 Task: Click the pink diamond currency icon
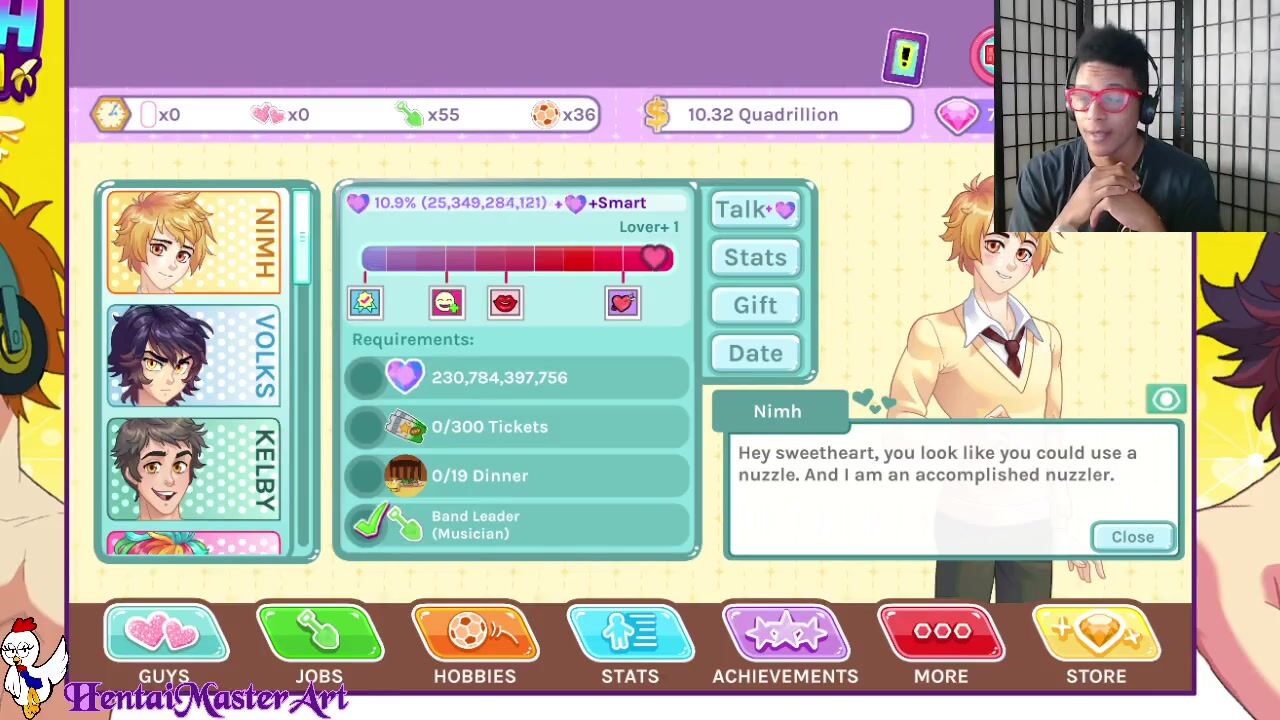pos(957,115)
